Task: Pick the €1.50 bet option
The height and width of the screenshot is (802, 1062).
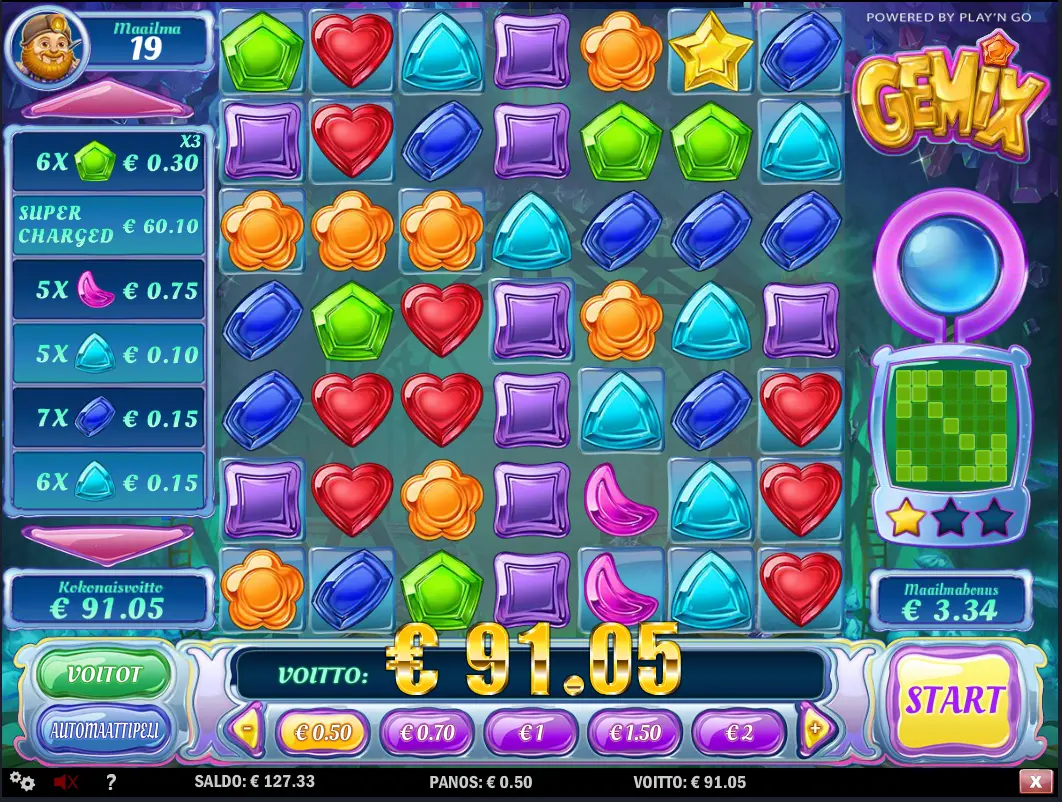Action: click(x=635, y=732)
